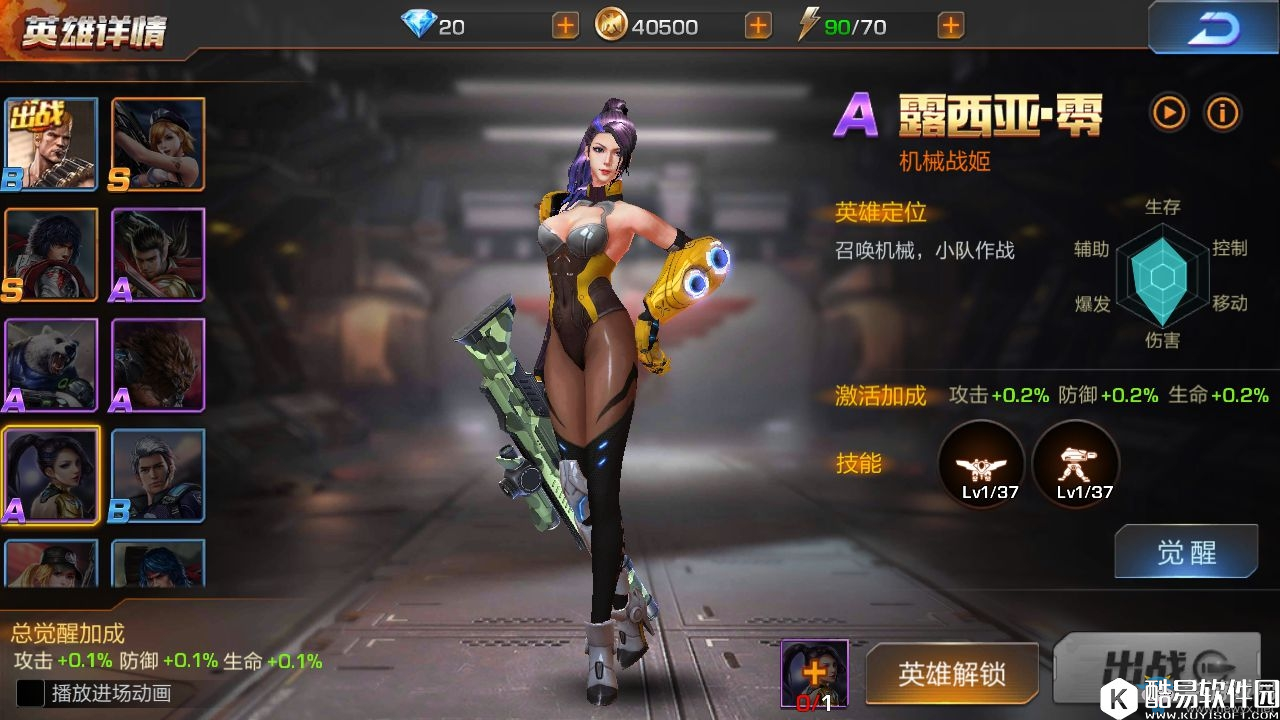Viewport: 1280px width, 720px height.
Task: Click the 觉醒 awaken button
Action: point(1186,551)
